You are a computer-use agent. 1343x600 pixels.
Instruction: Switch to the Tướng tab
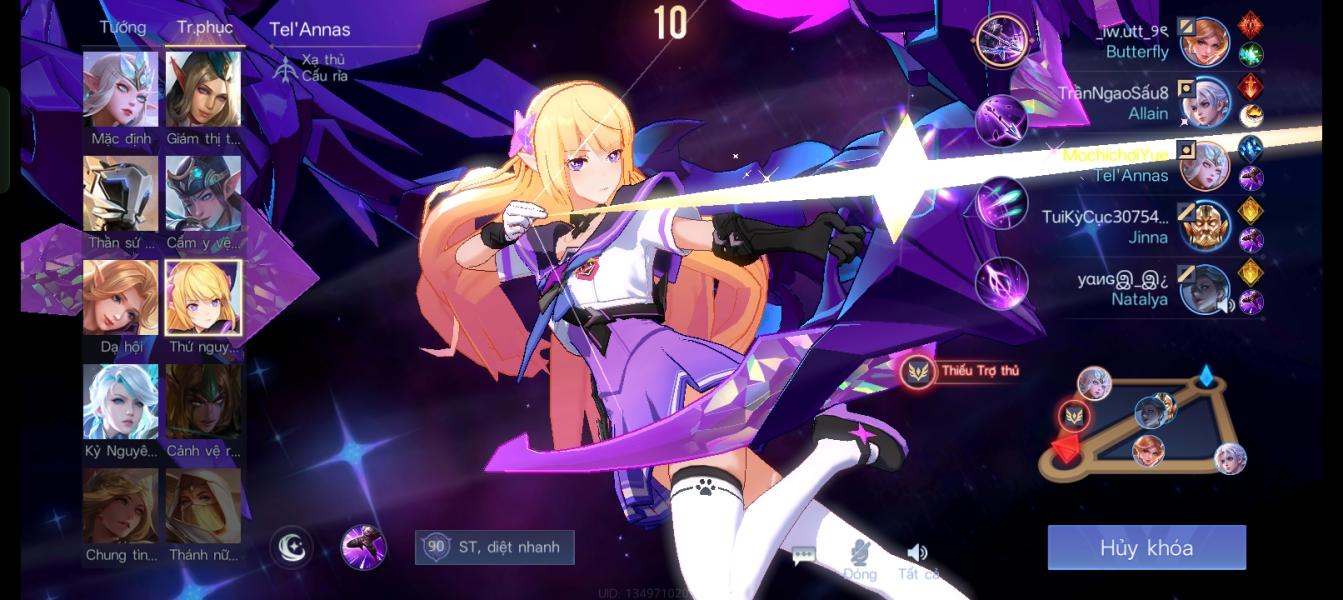pos(122,27)
